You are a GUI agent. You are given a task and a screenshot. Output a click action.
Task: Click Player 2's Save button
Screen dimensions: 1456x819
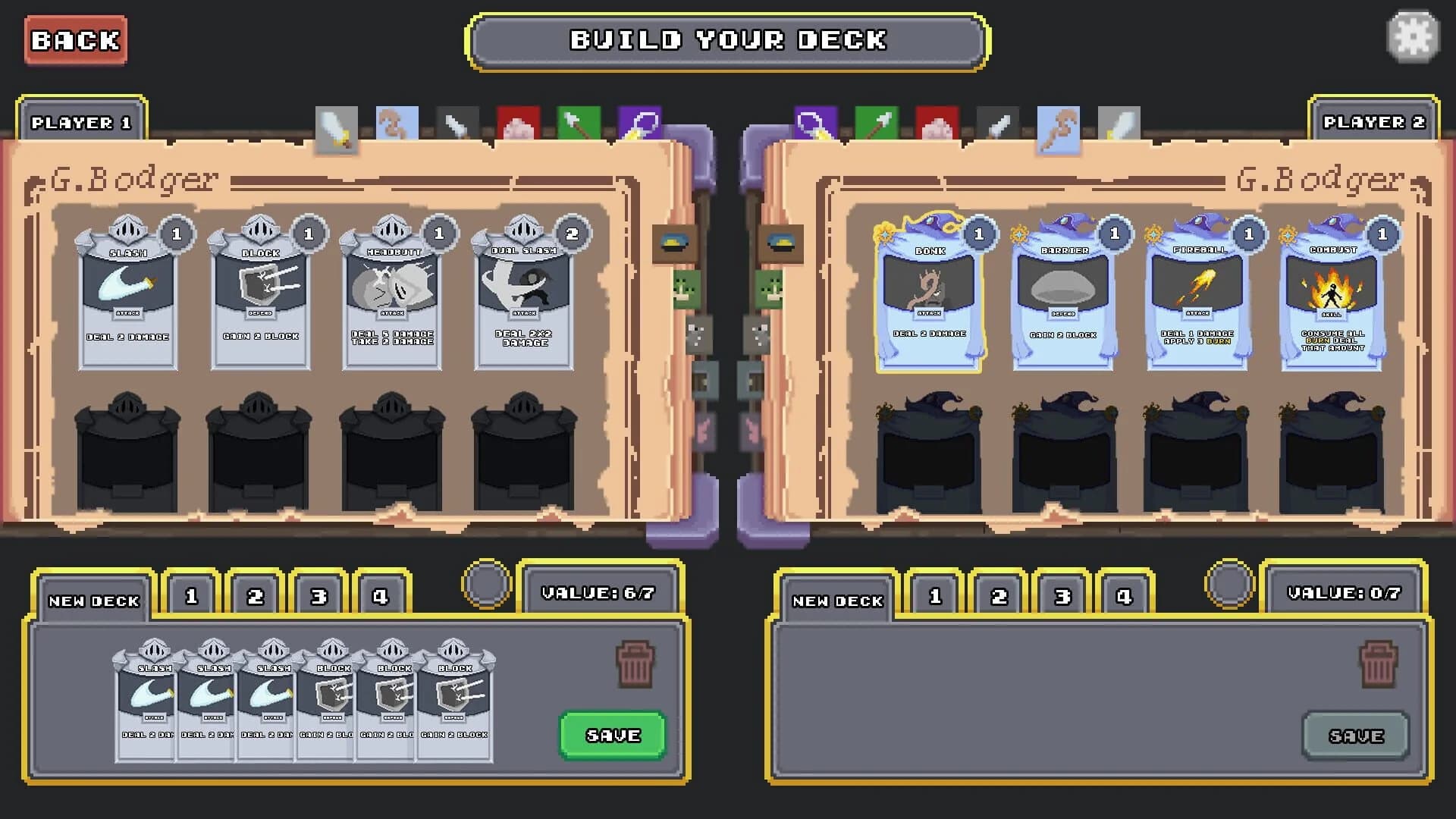click(1356, 734)
